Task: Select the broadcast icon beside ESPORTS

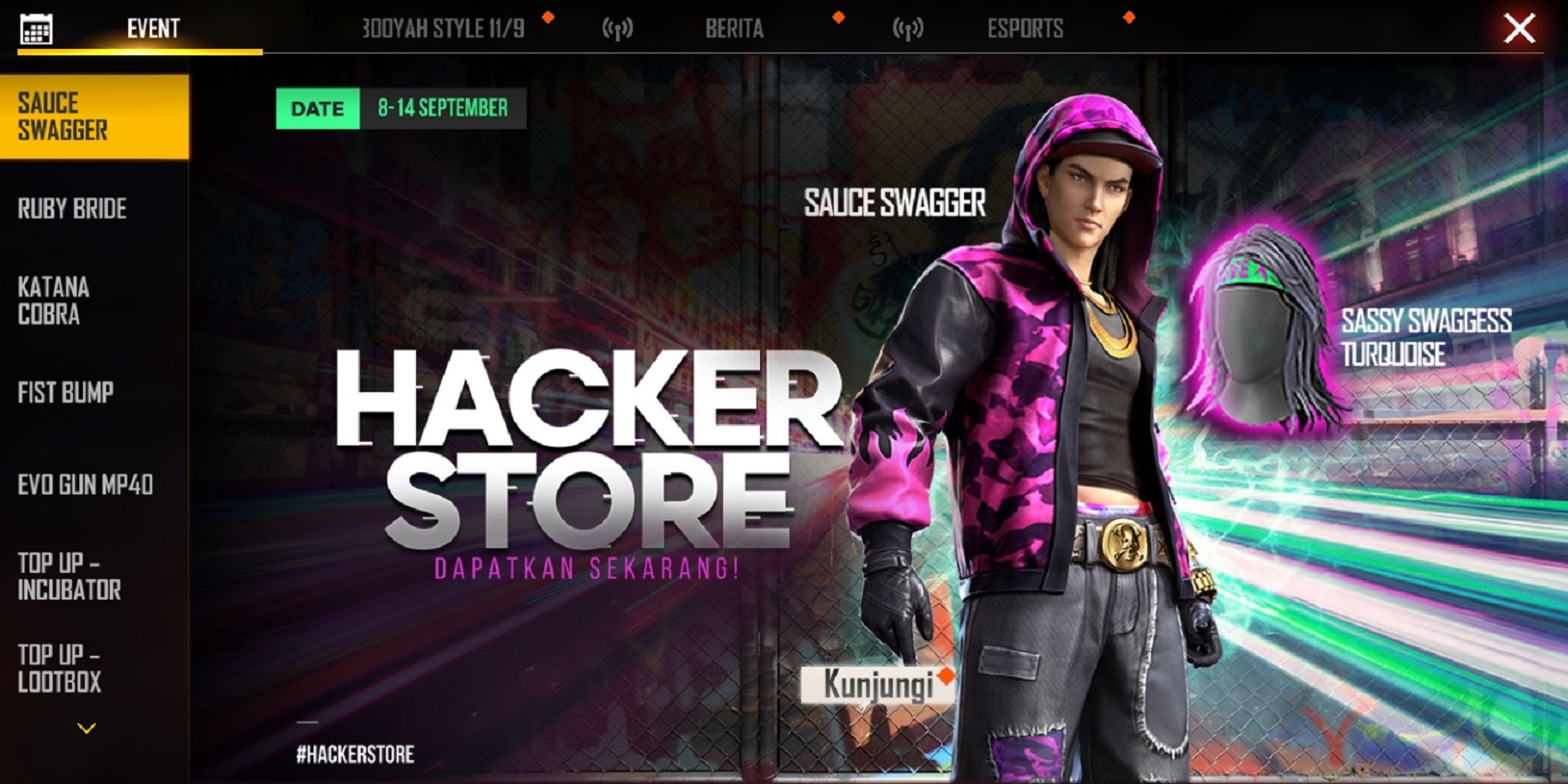Action: click(910, 28)
